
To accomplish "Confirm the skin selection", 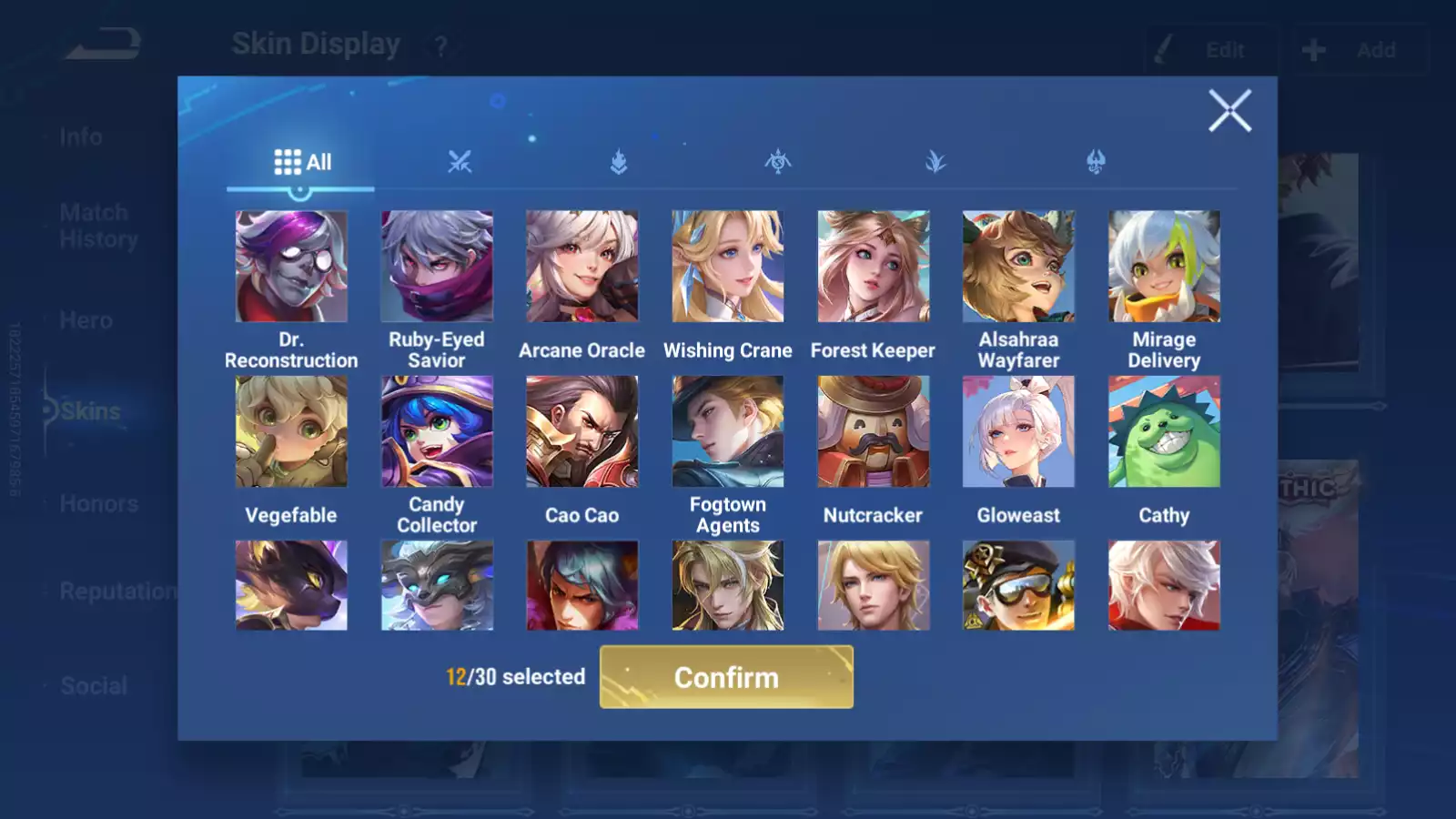I will click(x=726, y=677).
